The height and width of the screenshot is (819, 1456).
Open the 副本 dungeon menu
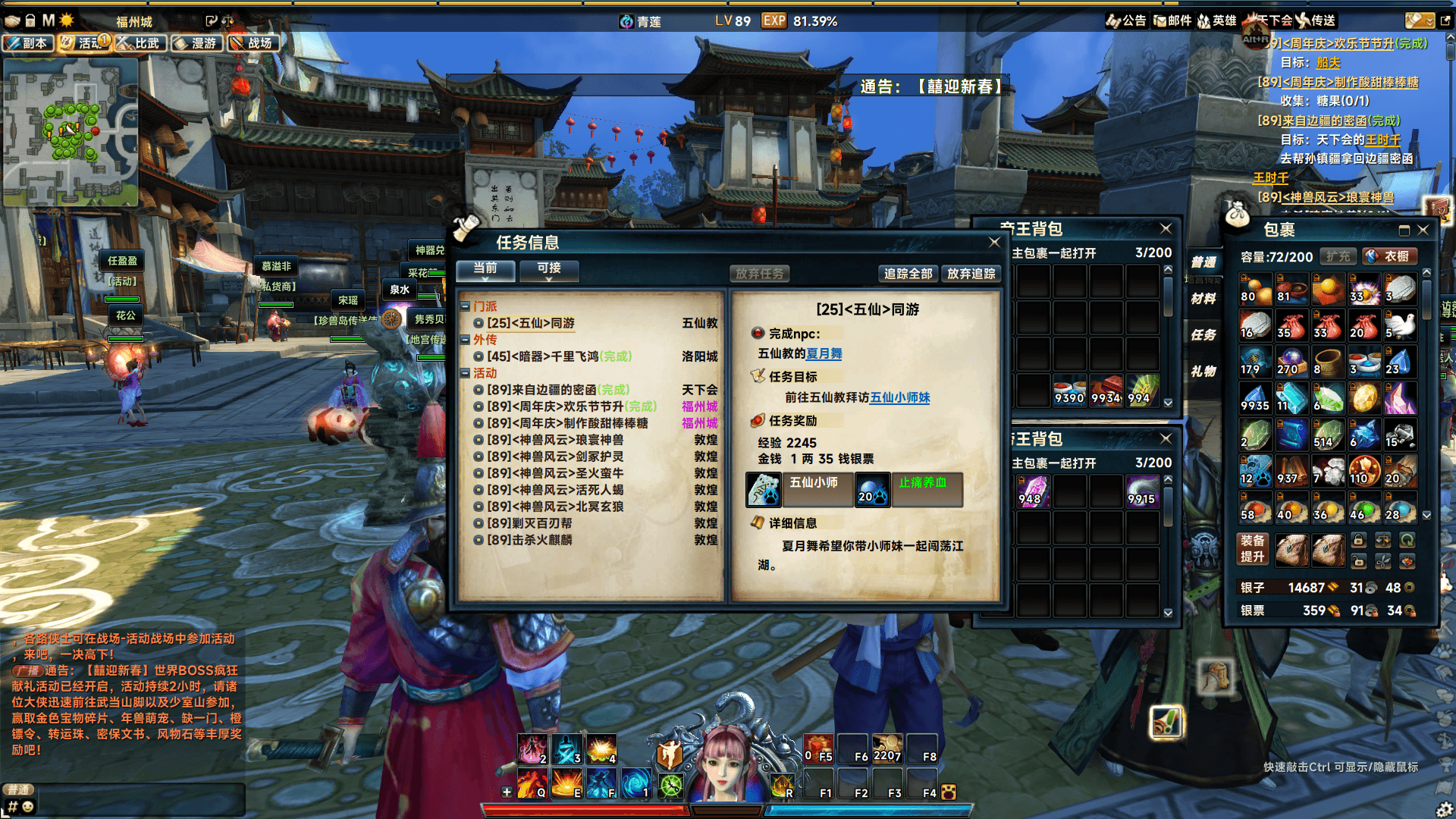[x=28, y=43]
